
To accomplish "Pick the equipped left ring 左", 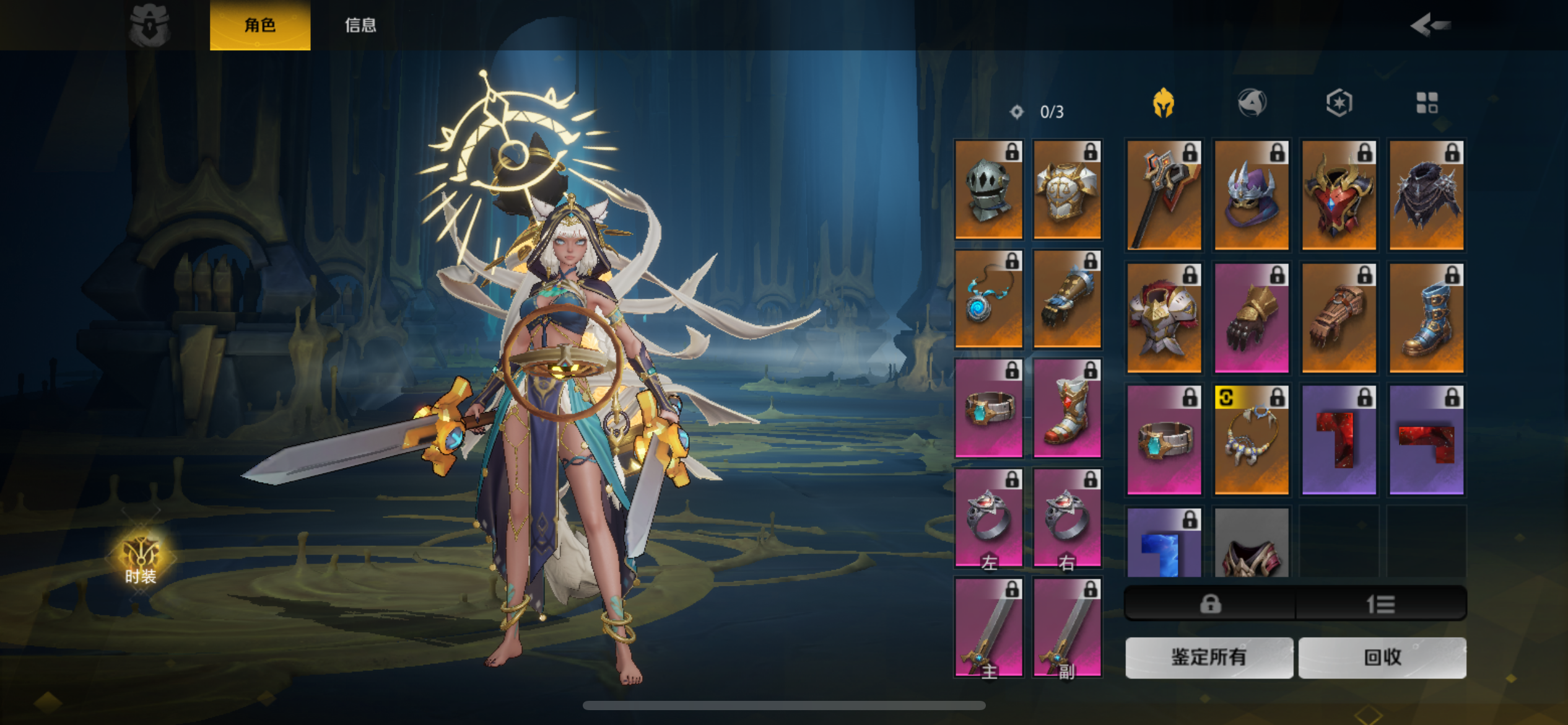I will [988, 517].
